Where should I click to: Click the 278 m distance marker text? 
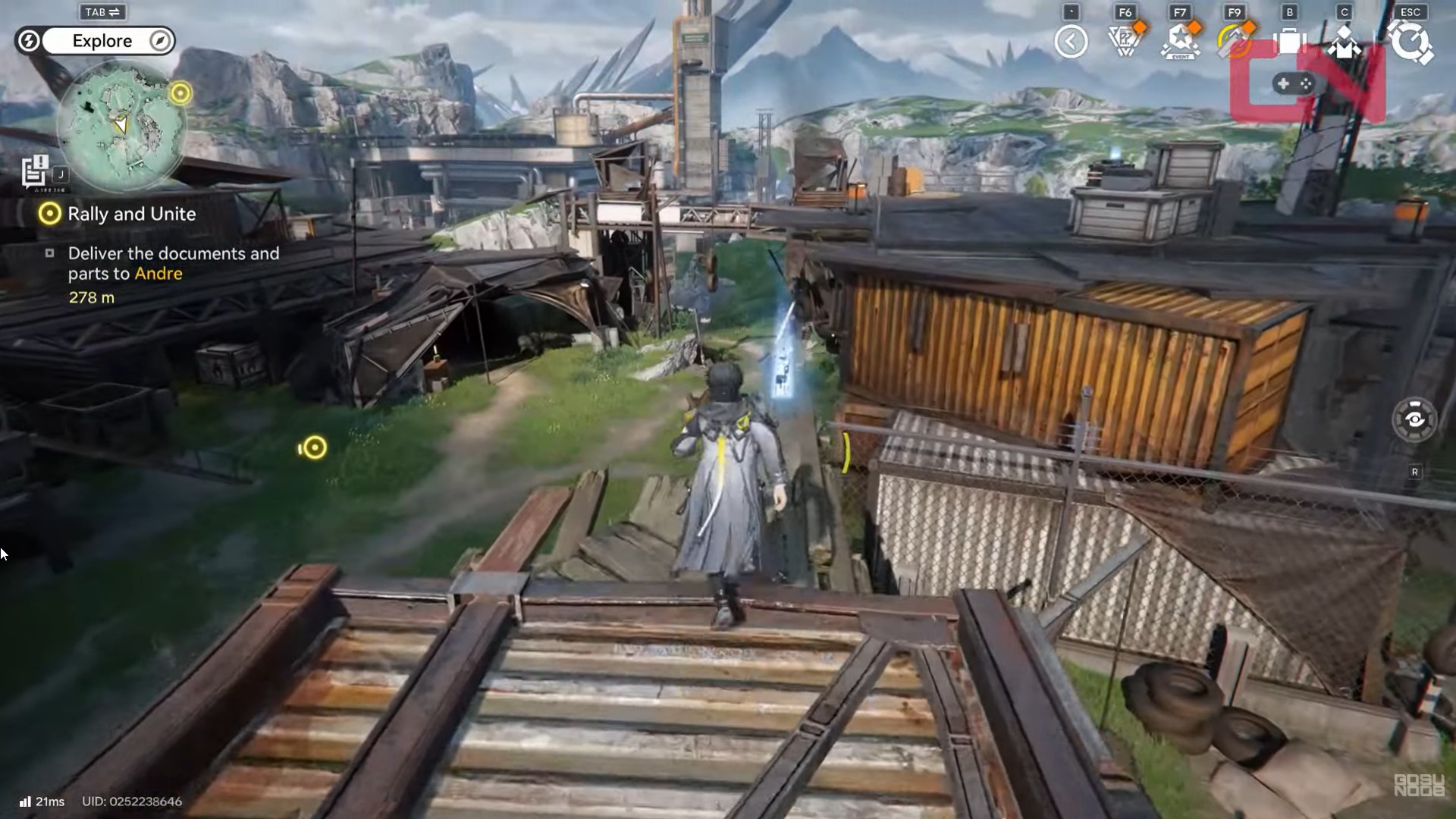[90, 298]
